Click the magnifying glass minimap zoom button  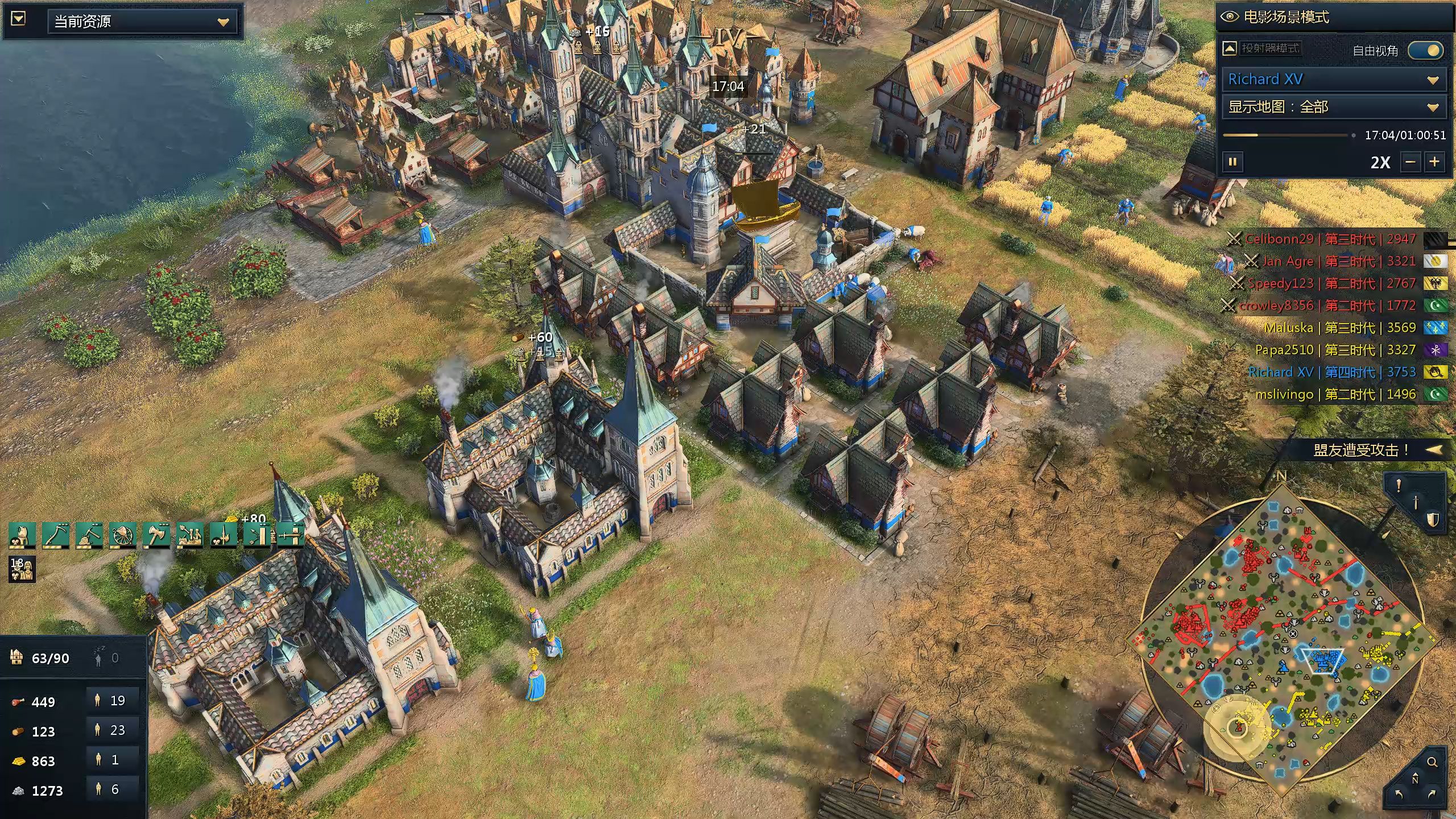1432,762
